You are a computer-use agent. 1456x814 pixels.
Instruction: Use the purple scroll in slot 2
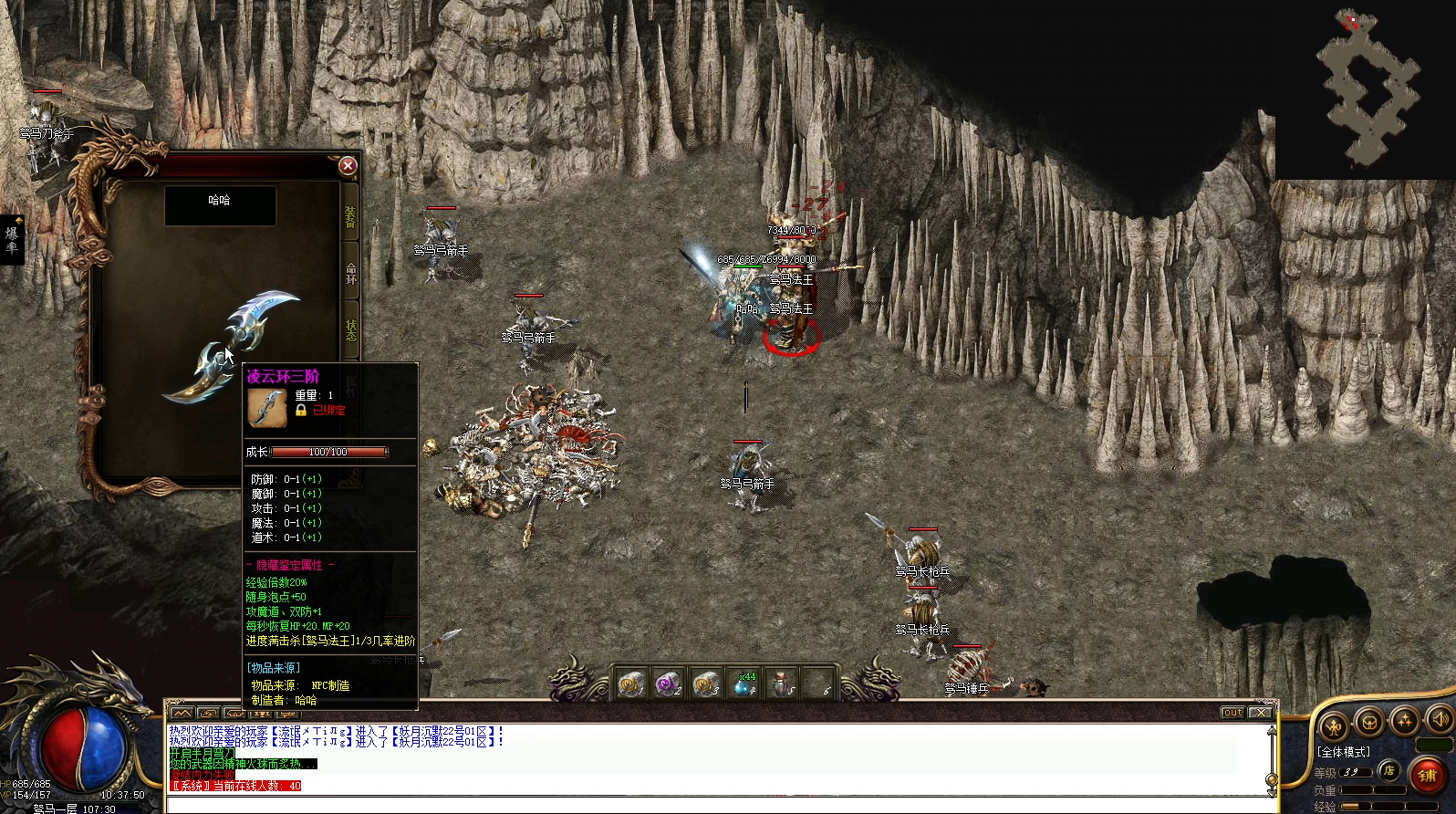click(x=669, y=684)
